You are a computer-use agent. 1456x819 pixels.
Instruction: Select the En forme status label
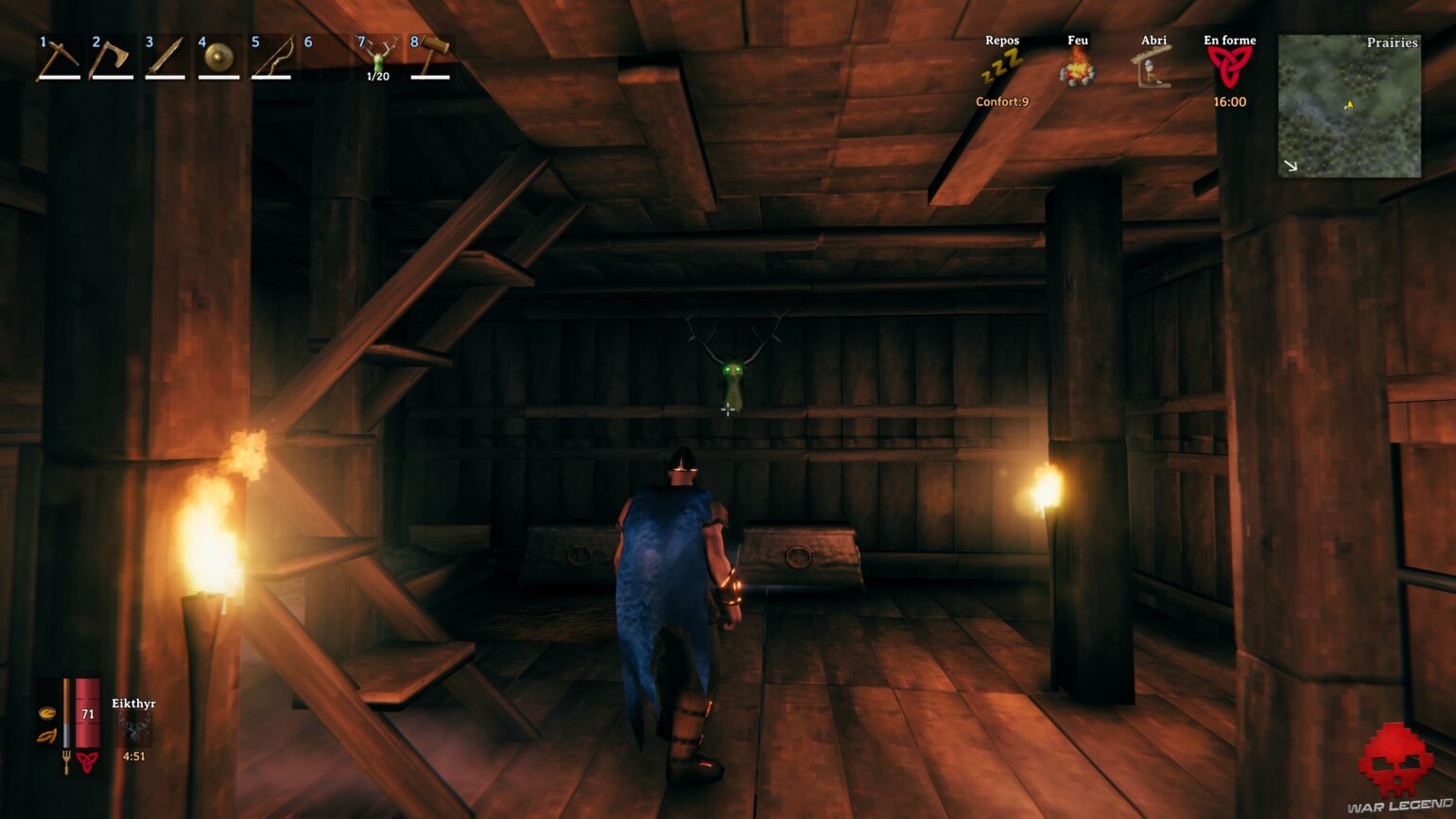[1229, 40]
